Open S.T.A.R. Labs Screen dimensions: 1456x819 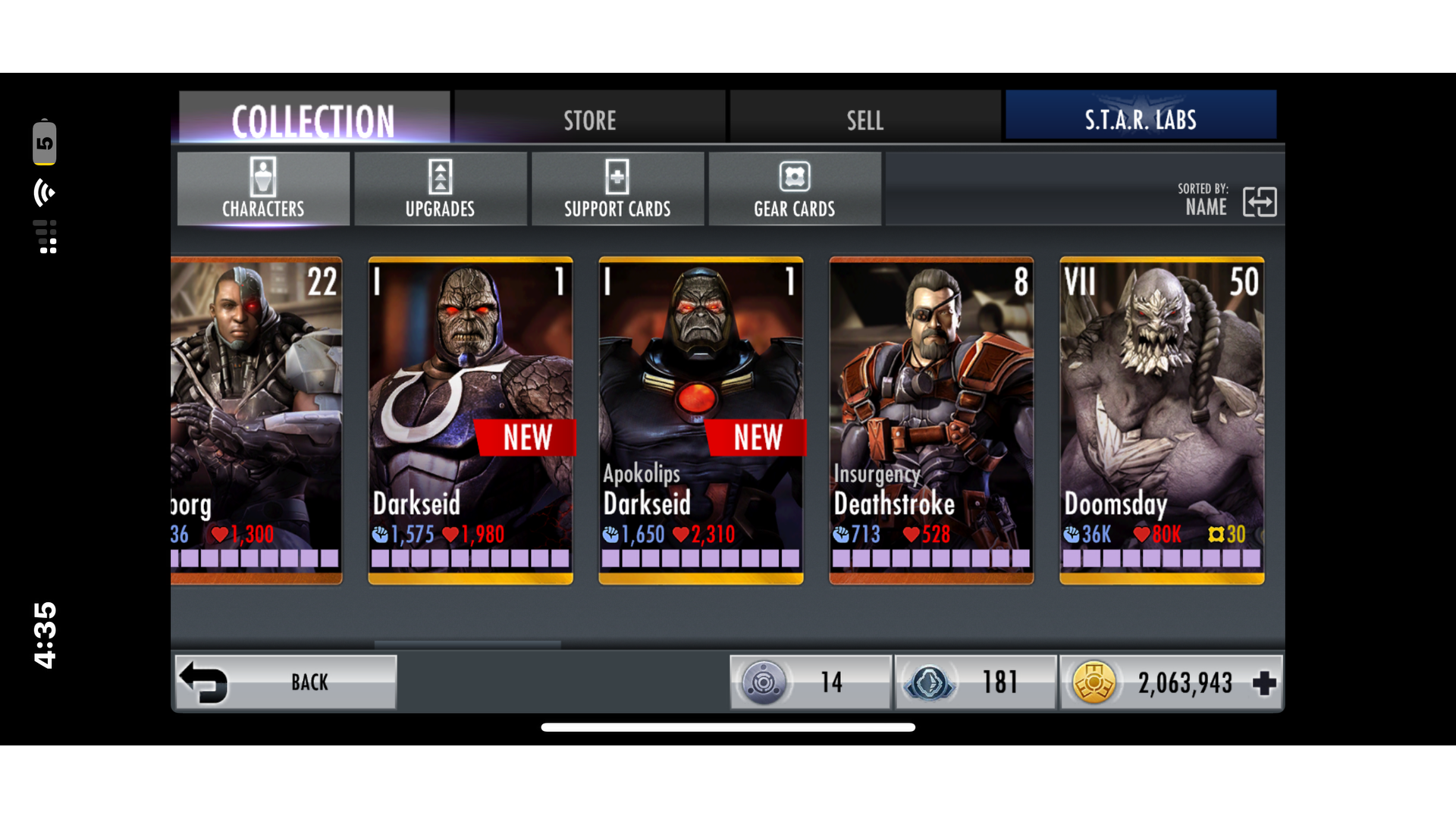click(x=1140, y=119)
